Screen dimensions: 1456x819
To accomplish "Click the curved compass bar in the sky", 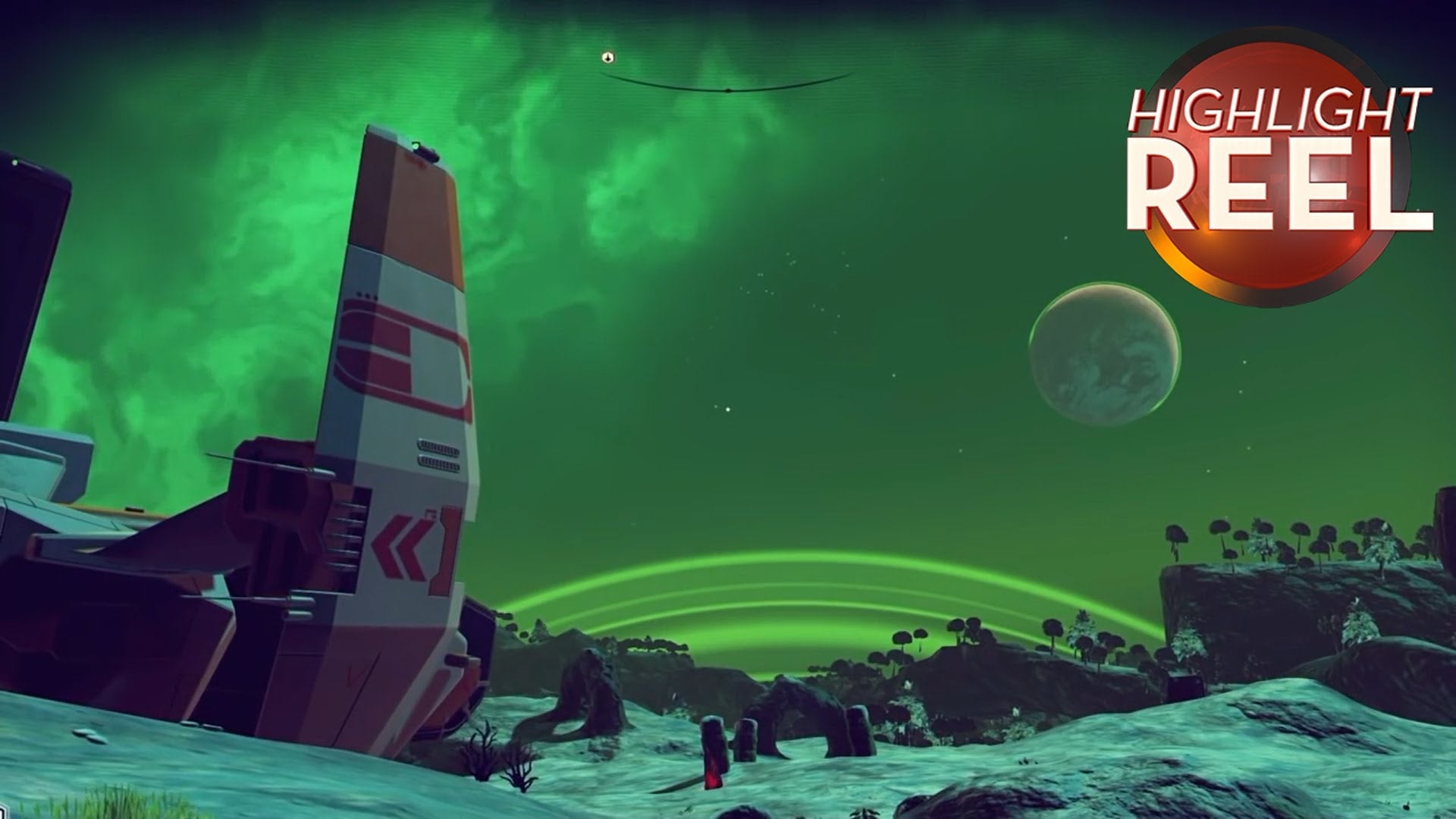I will 726,88.
